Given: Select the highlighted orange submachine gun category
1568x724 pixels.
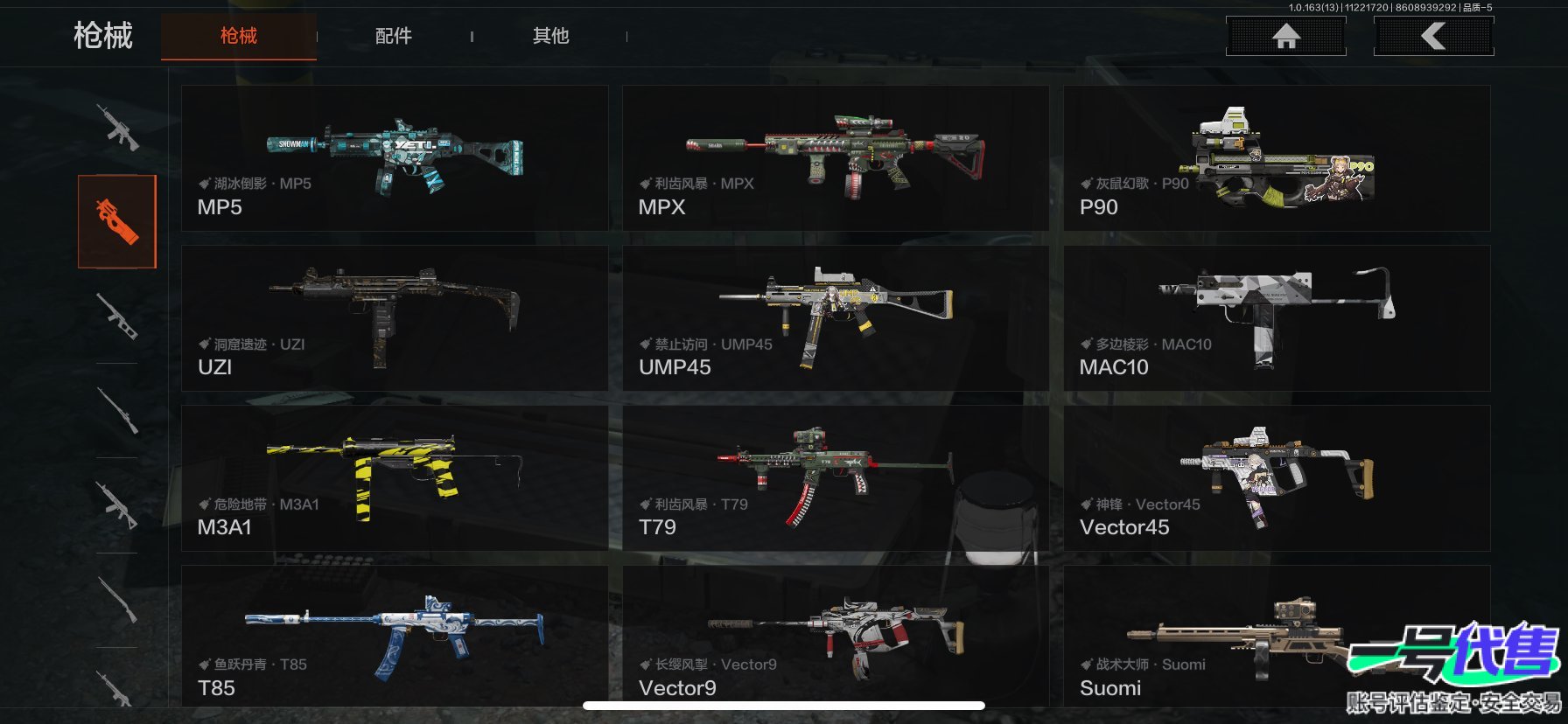Looking at the screenshot, I should (x=117, y=221).
